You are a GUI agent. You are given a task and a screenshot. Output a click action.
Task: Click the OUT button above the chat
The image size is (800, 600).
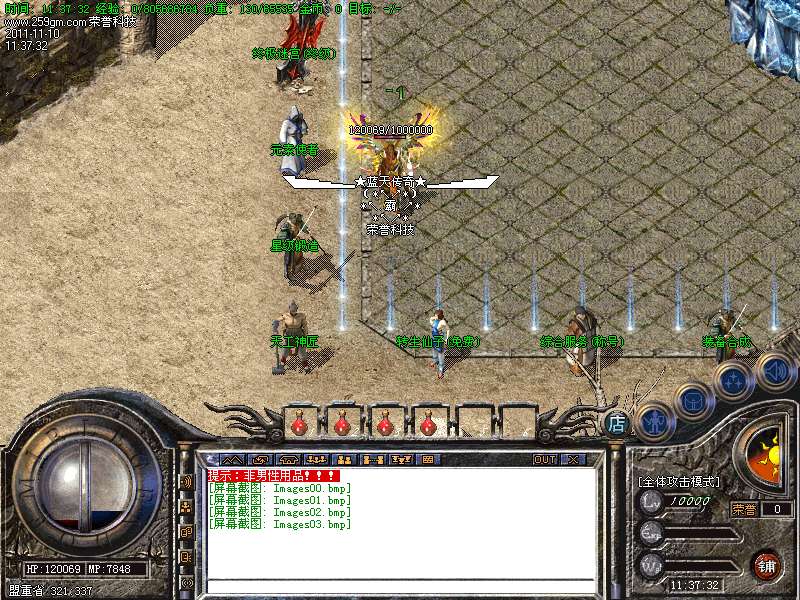tap(544, 459)
